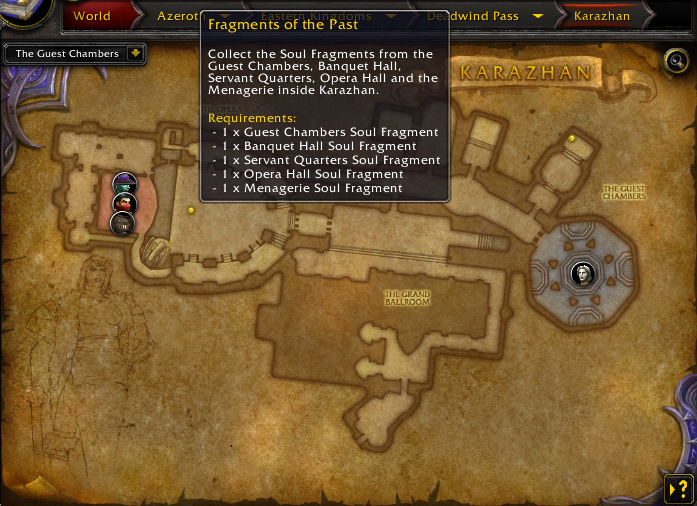Open the yellow question mark help button
This screenshot has height=506, width=697.
[677, 488]
